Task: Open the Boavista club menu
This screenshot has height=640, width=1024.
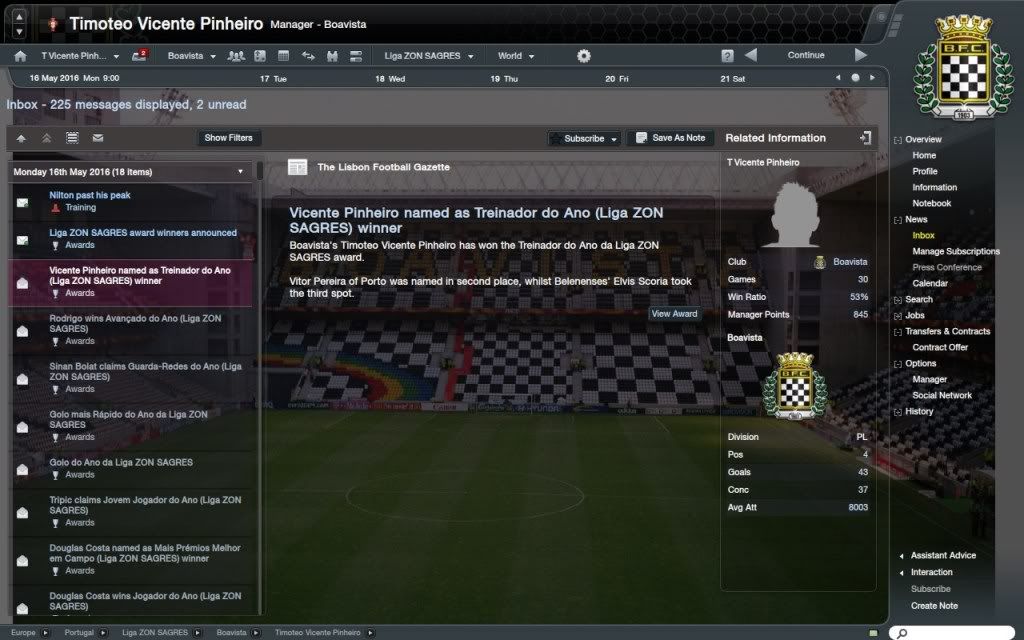Action: pyautogui.click(x=191, y=56)
